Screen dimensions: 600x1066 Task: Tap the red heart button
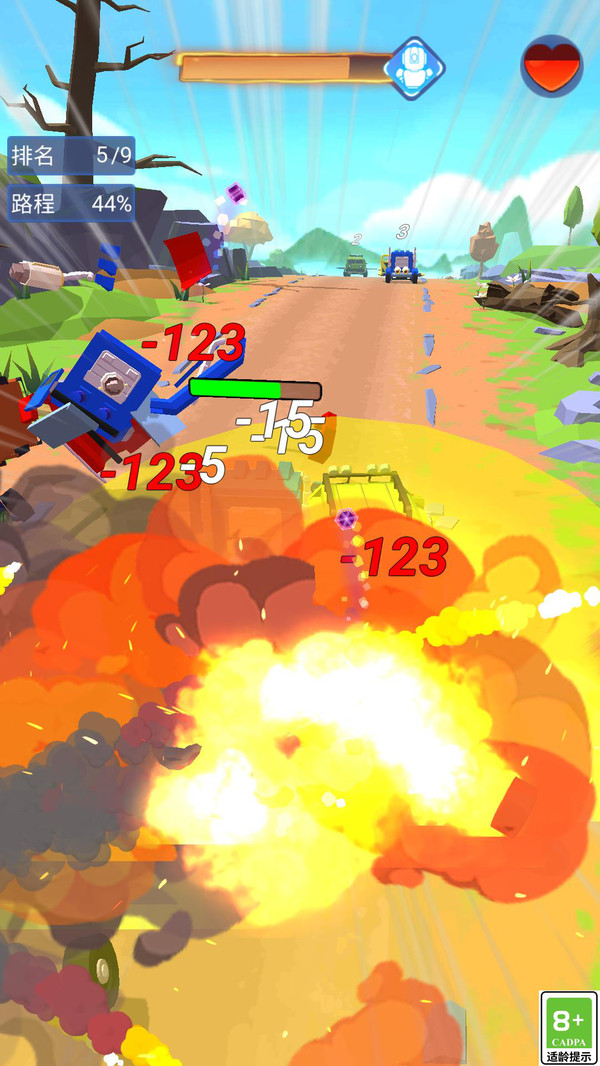coord(552,66)
